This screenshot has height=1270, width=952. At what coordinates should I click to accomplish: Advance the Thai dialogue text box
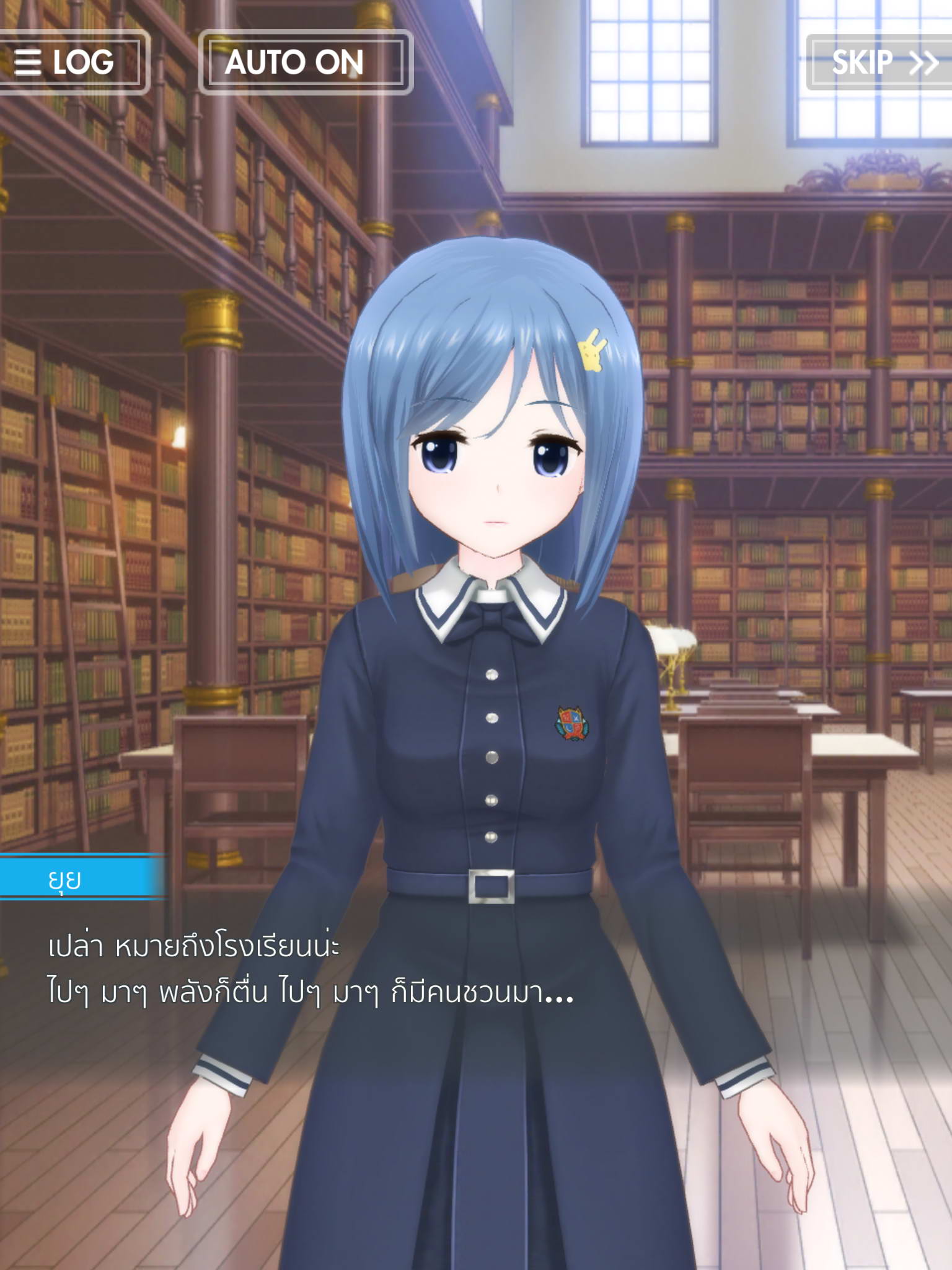(310, 970)
